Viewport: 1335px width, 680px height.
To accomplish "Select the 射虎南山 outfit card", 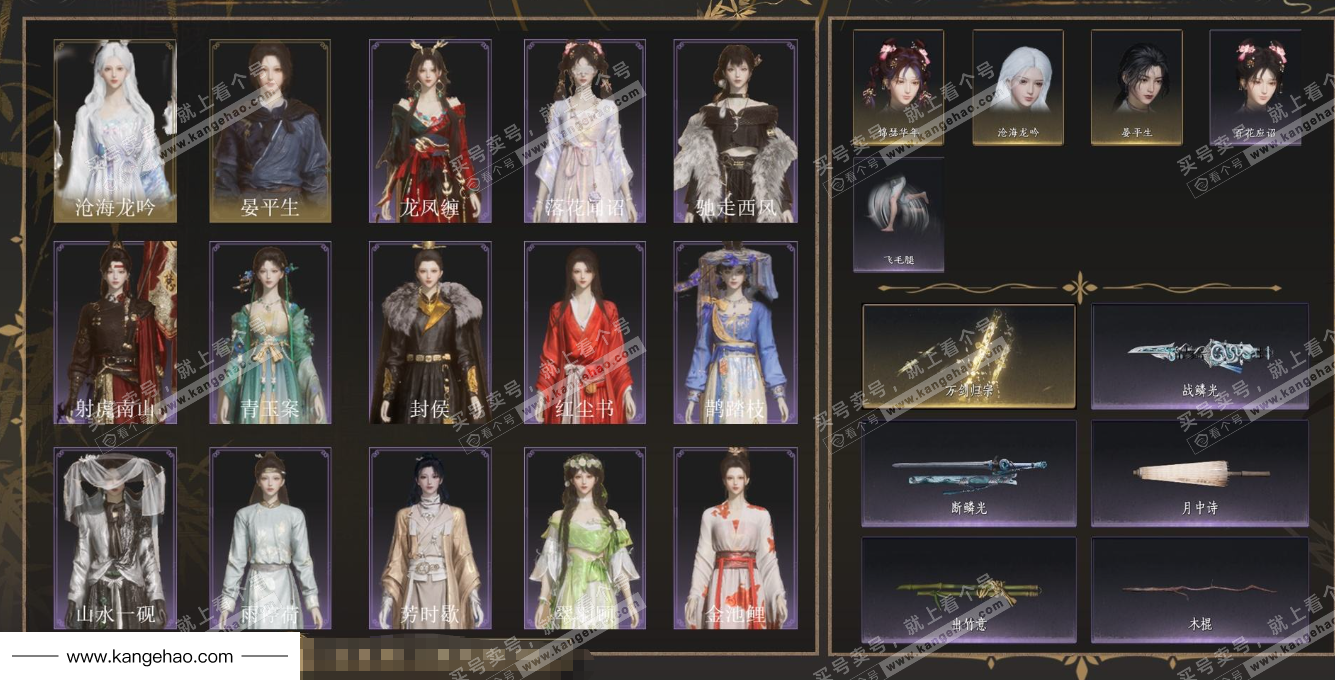I will (x=115, y=333).
